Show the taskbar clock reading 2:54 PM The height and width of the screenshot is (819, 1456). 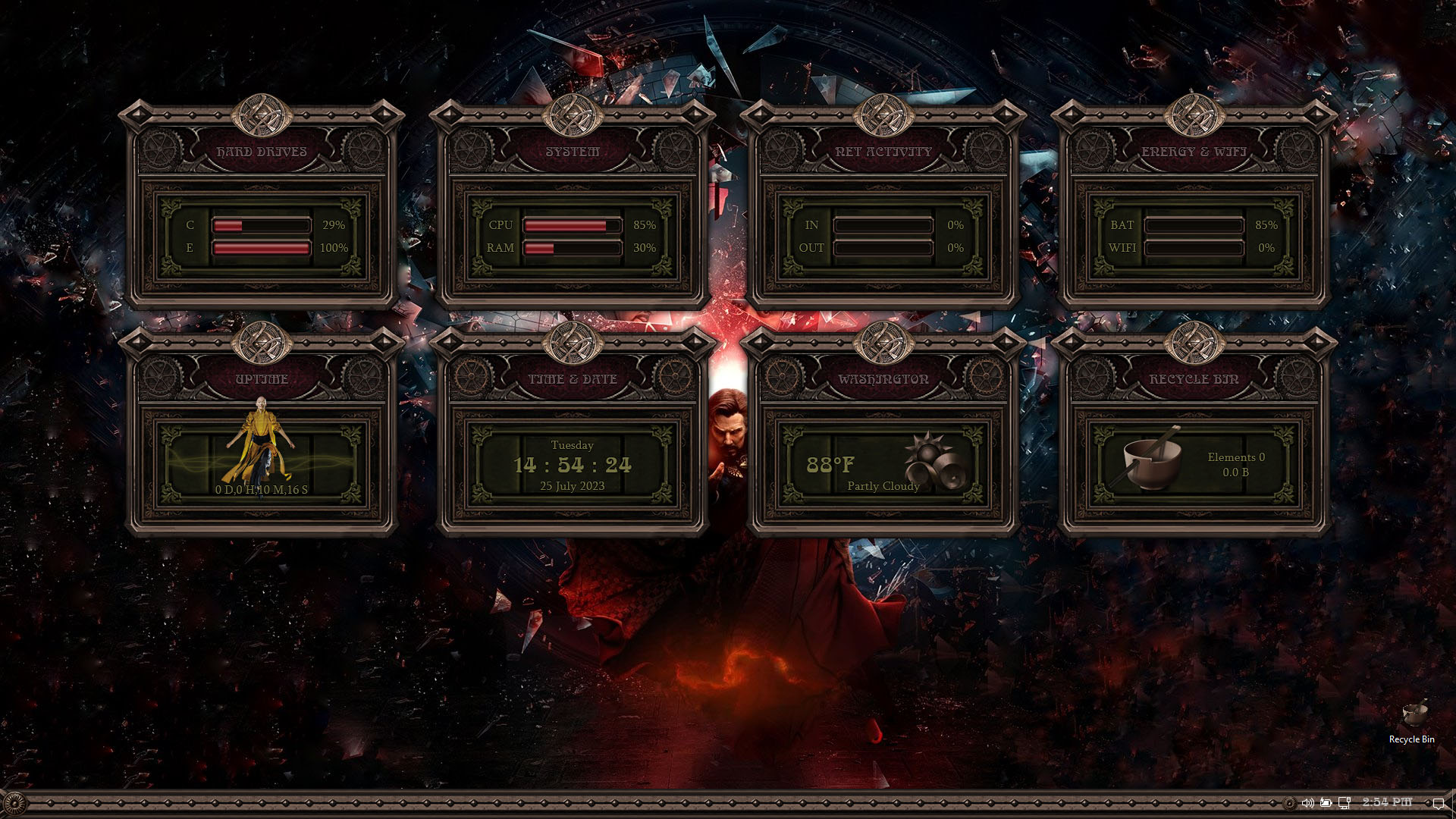click(x=1387, y=802)
